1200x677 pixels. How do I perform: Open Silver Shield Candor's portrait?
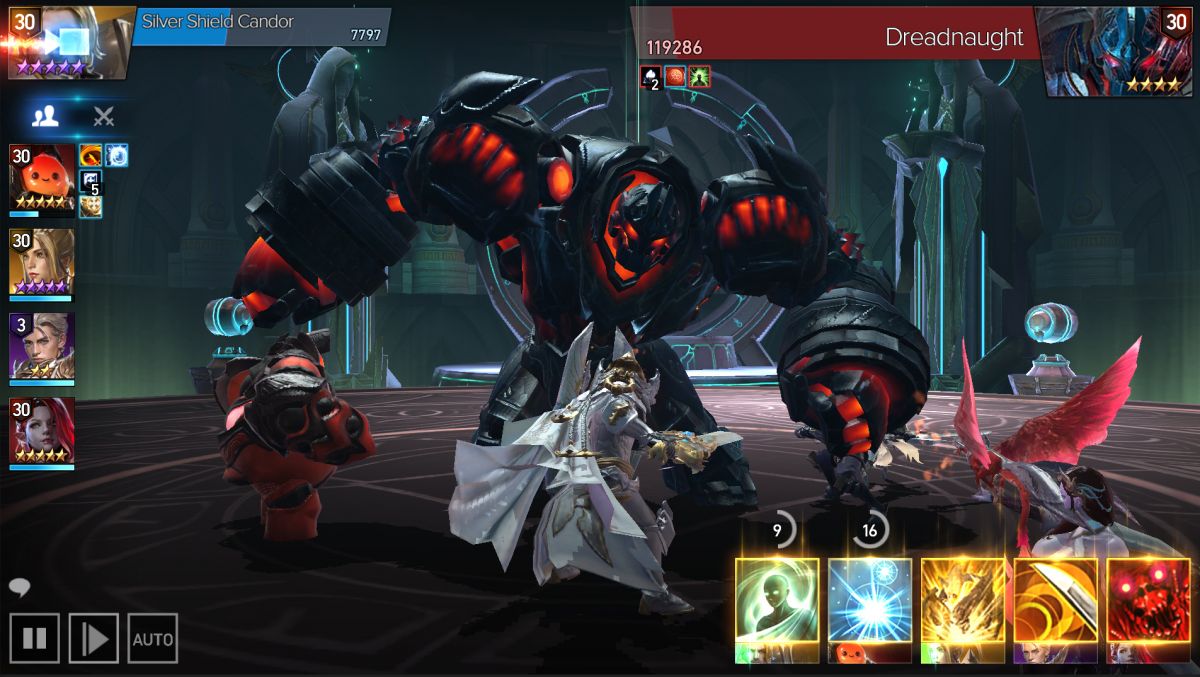click(x=68, y=42)
